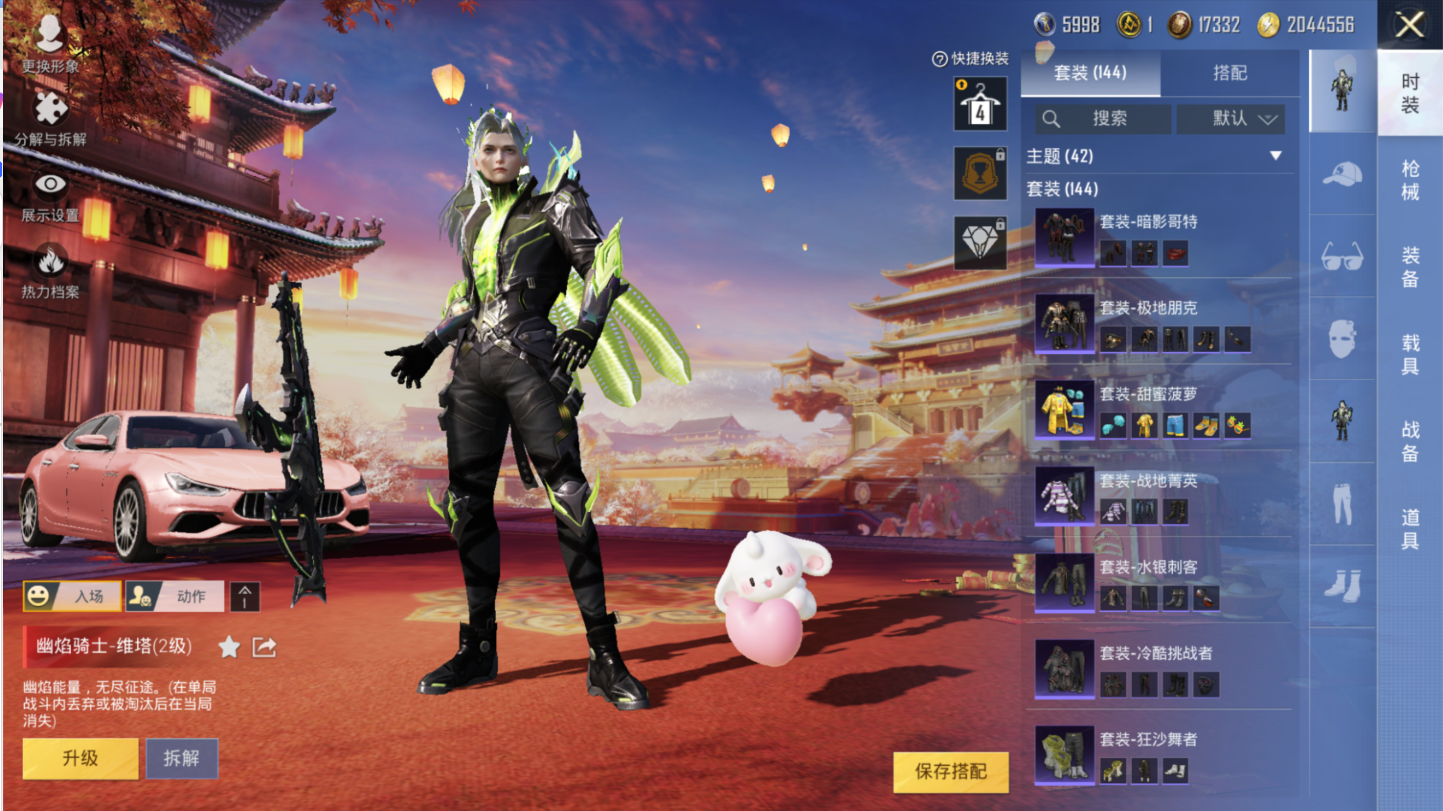Choose the 套装-暗影哥特 outfit row
The height and width of the screenshot is (811, 1443).
click(1160, 238)
